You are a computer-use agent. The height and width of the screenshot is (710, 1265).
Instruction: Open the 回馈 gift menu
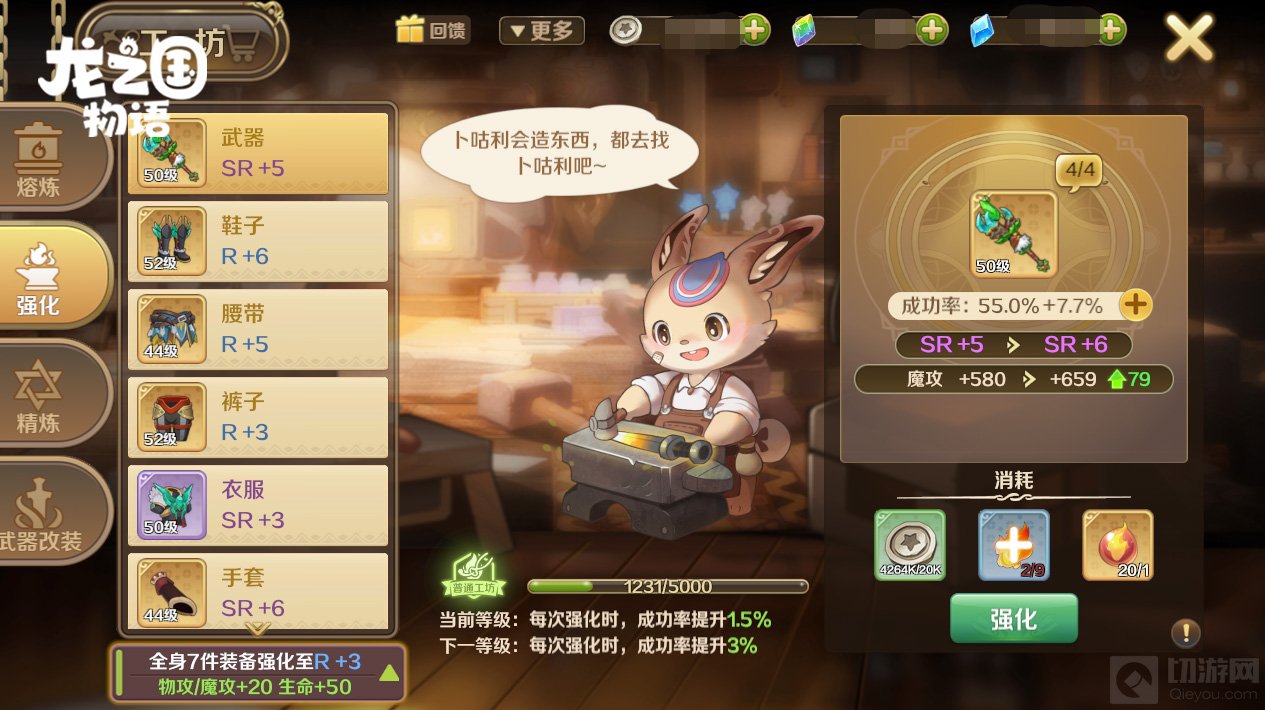[432, 30]
